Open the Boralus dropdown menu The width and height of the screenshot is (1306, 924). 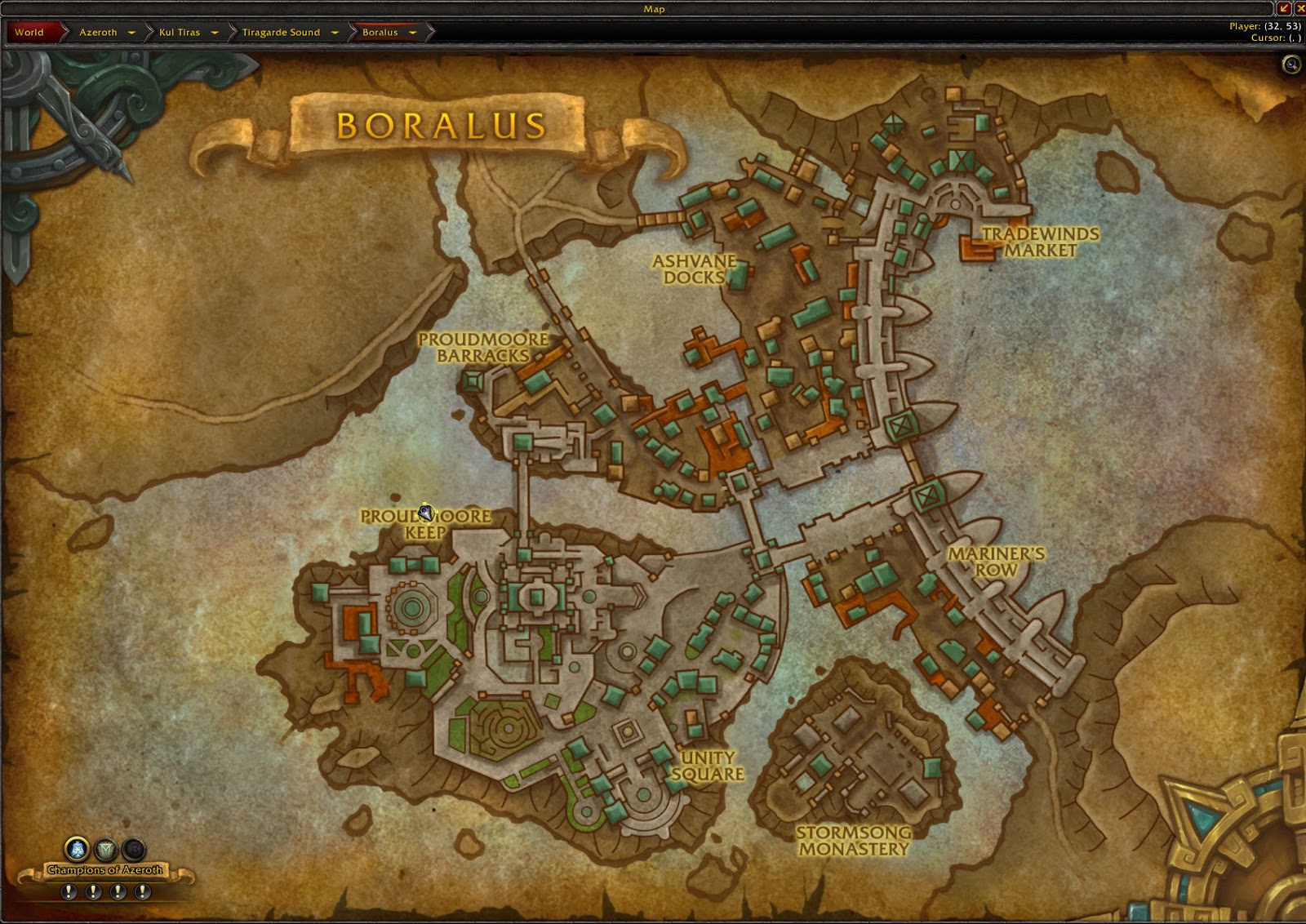click(x=413, y=33)
